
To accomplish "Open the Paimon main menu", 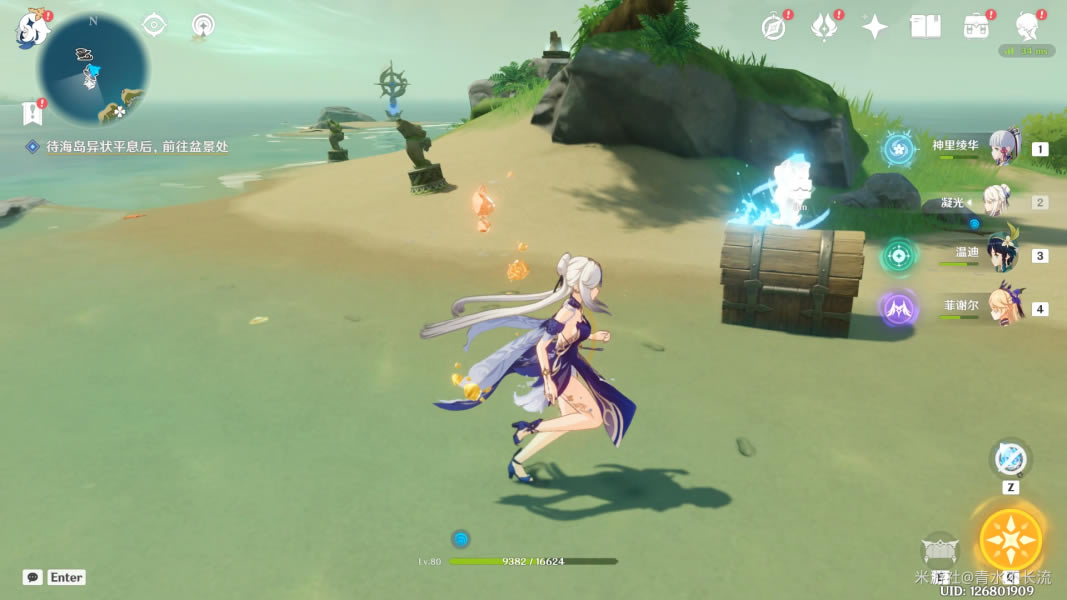I will [x=33, y=30].
